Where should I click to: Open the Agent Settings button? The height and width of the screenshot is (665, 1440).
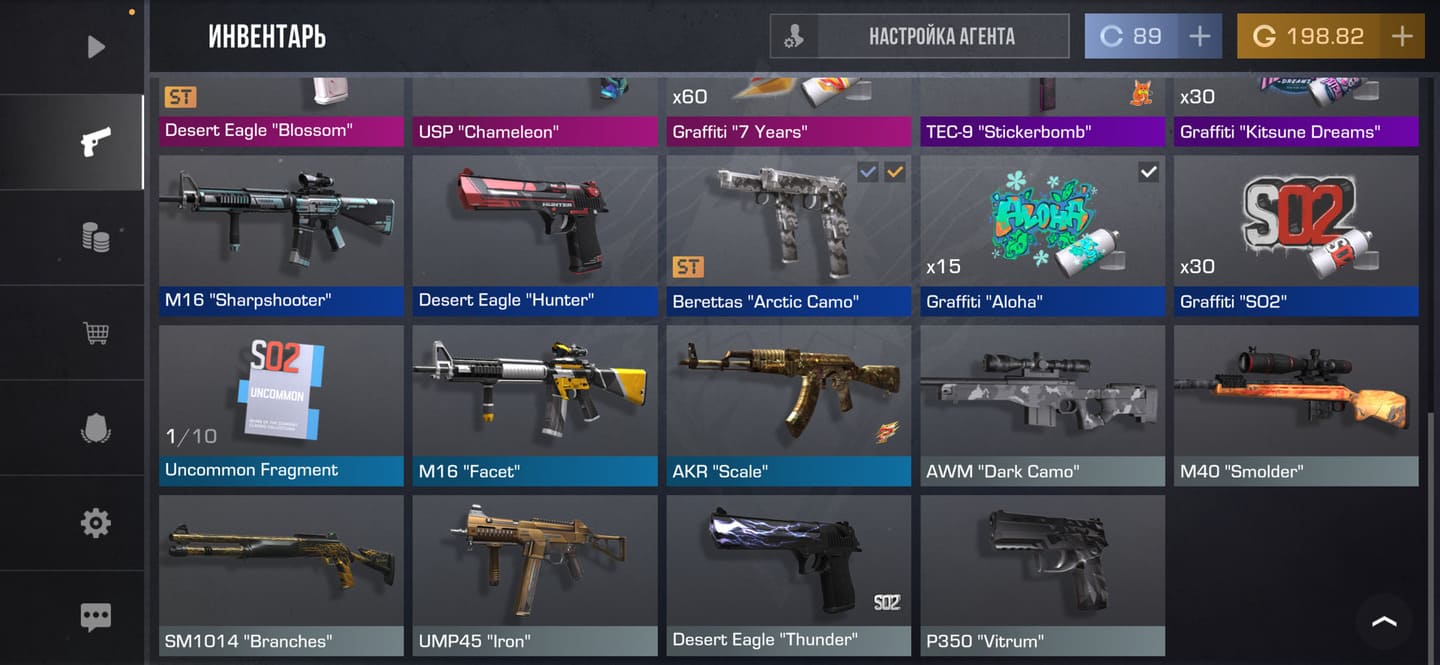click(x=919, y=37)
